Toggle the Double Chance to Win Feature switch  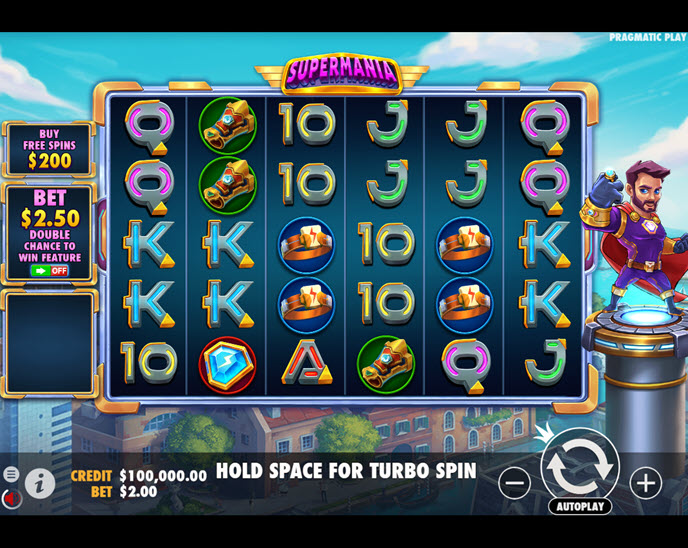click(x=49, y=270)
